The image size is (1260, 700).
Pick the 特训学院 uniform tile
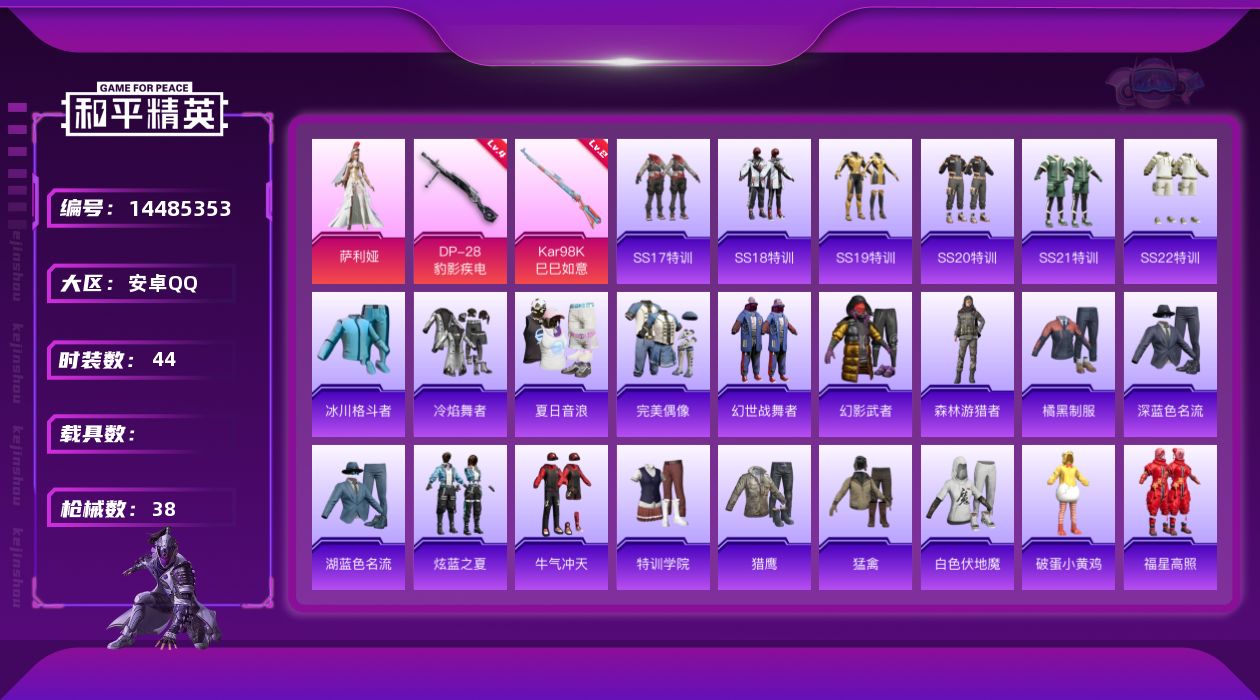pyautogui.click(x=663, y=516)
